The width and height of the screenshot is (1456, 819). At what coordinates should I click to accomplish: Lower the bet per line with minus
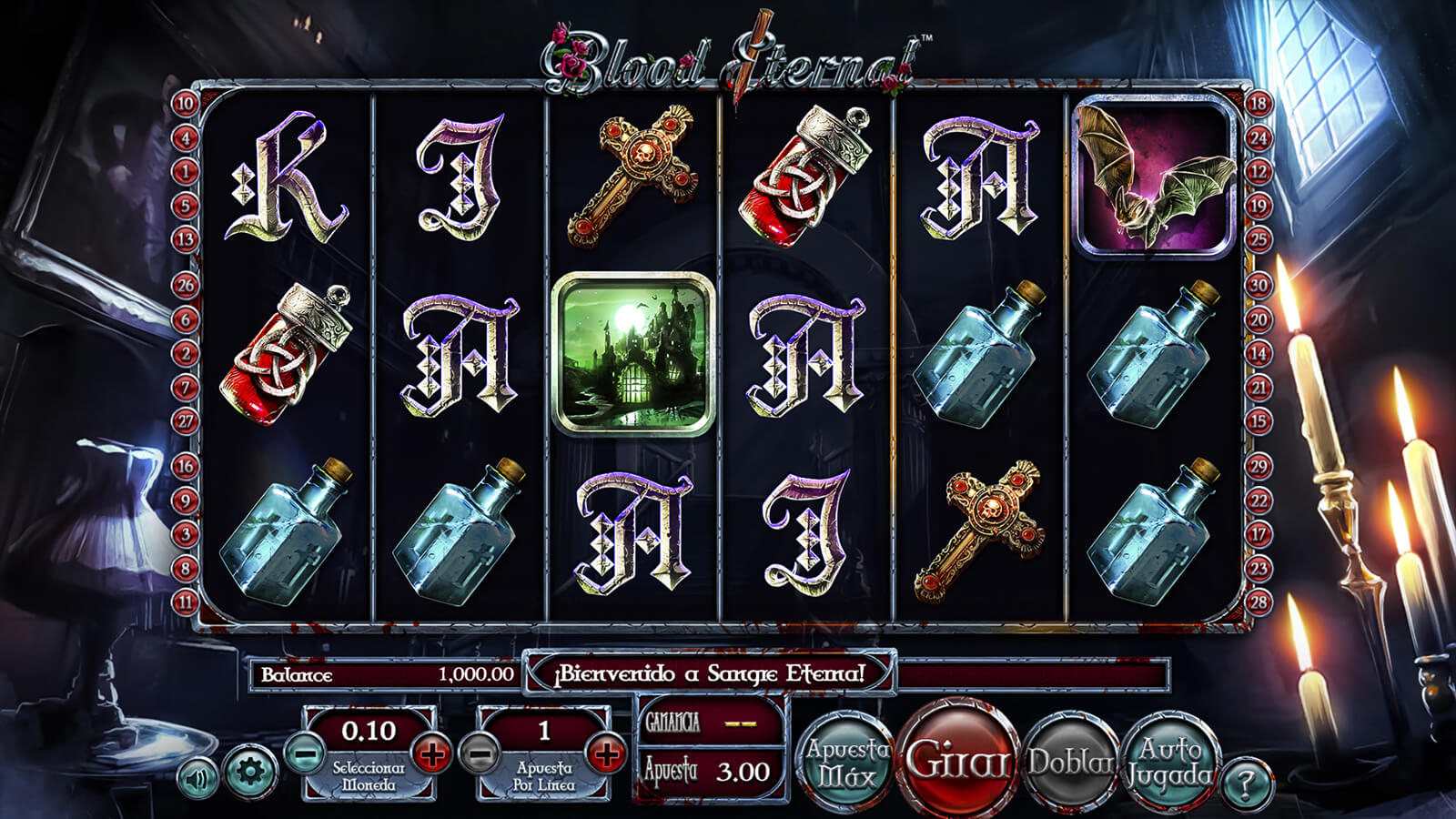(x=480, y=754)
